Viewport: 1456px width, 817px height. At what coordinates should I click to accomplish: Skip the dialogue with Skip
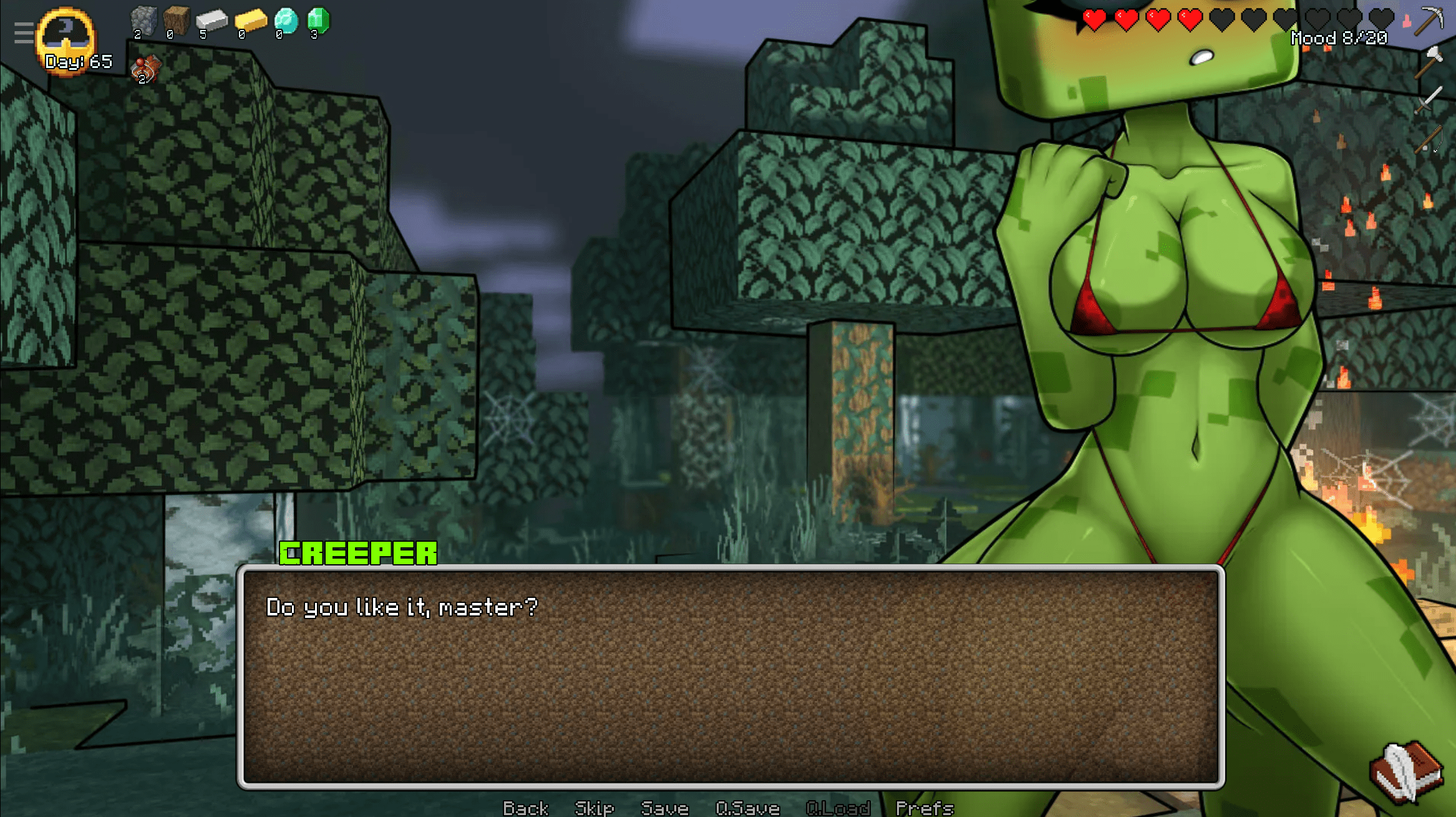pyautogui.click(x=594, y=808)
